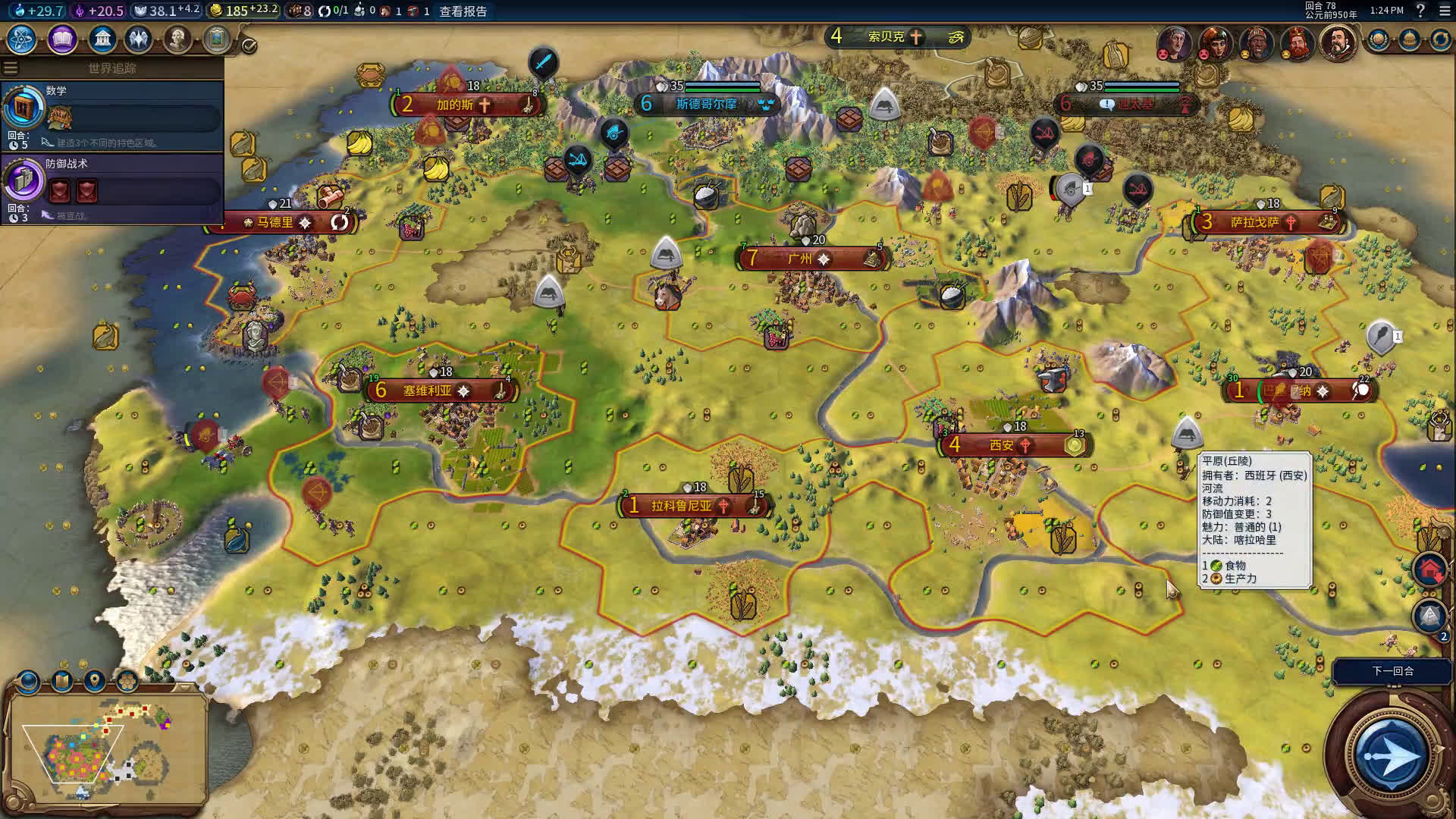Open the religion winged icon

[x=139, y=39]
